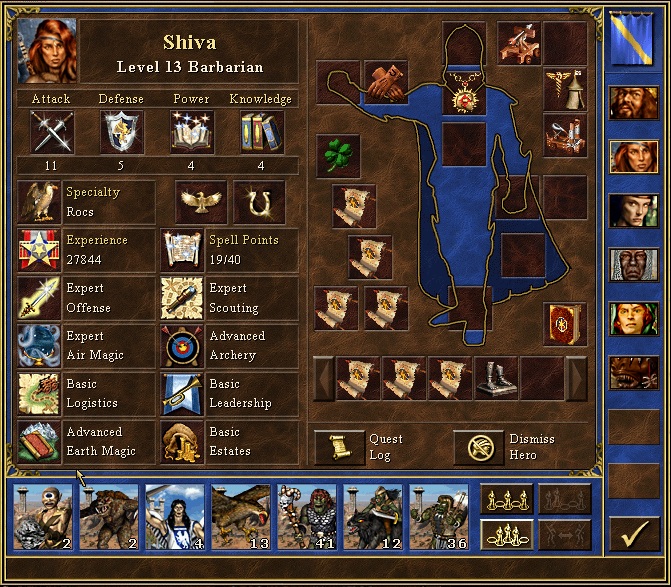Click the red pendant necklace artifact

pyautogui.click(x=464, y=97)
